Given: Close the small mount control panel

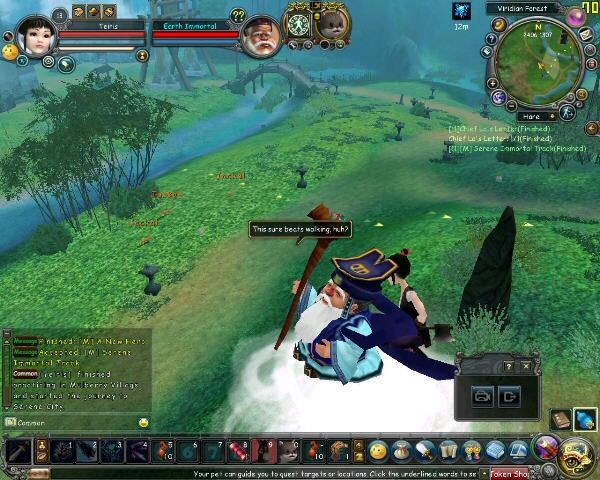Looking at the screenshot, I should pos(526,366).
